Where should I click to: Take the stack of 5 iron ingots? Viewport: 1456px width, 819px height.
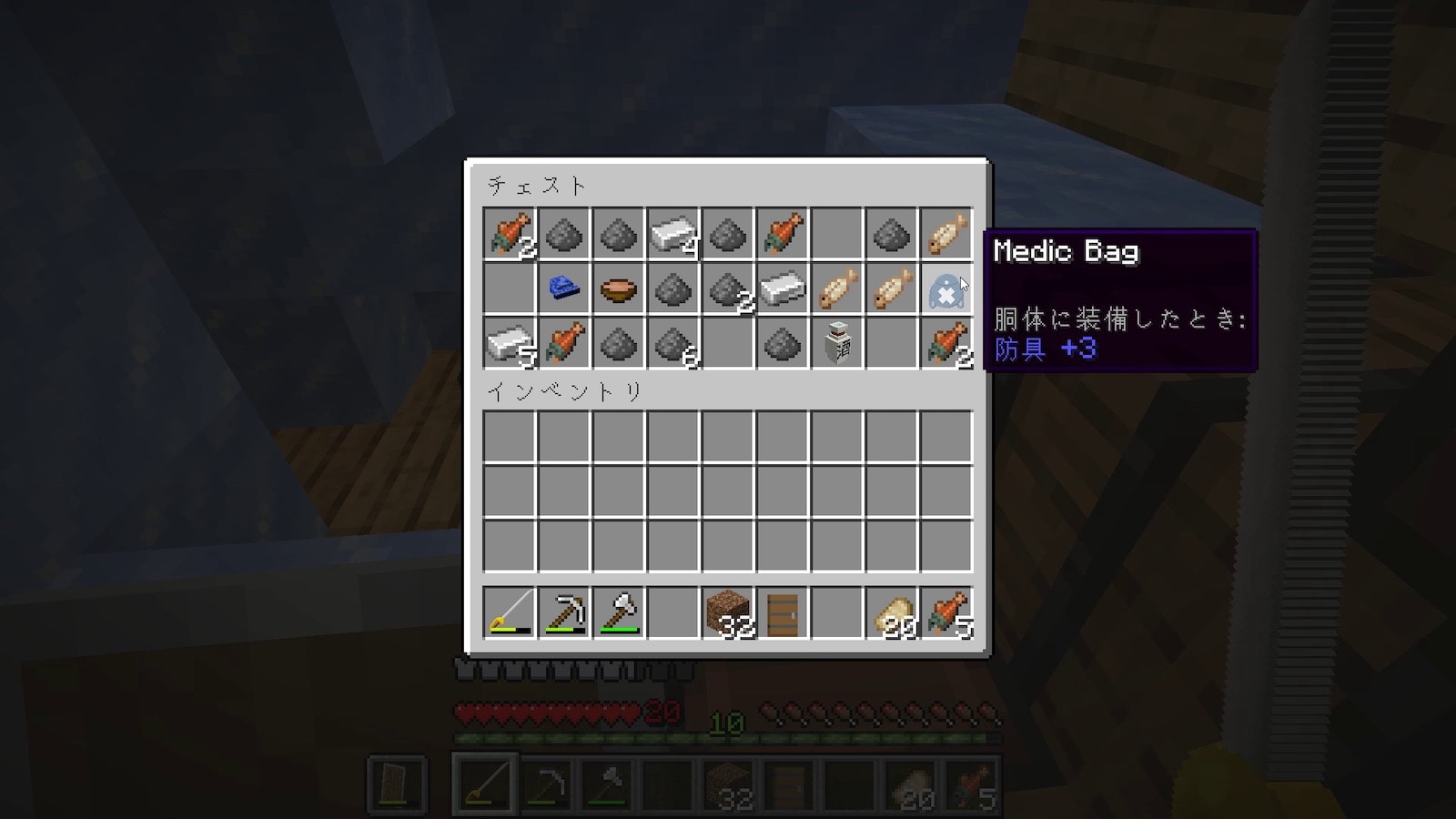(x=509, y=345)
